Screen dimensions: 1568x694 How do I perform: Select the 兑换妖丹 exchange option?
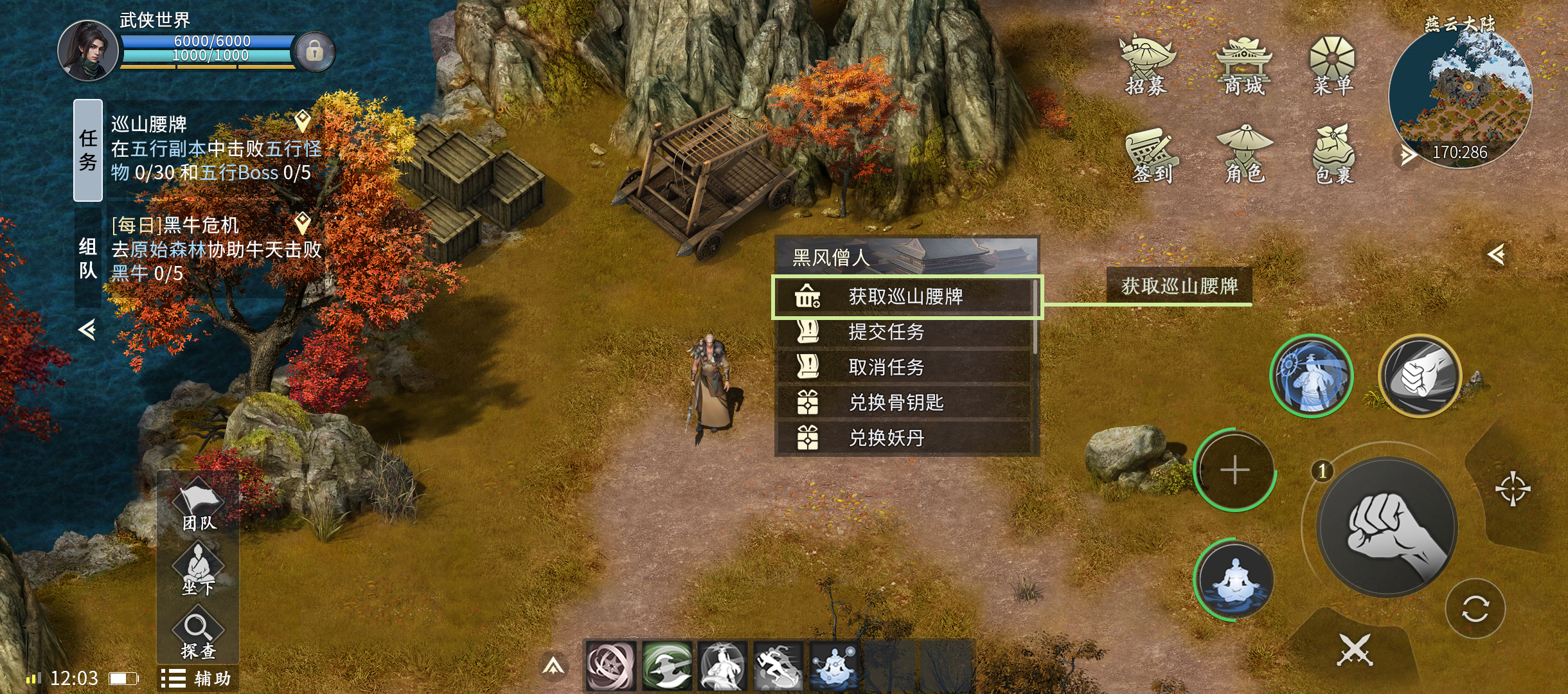coord(905,438)
